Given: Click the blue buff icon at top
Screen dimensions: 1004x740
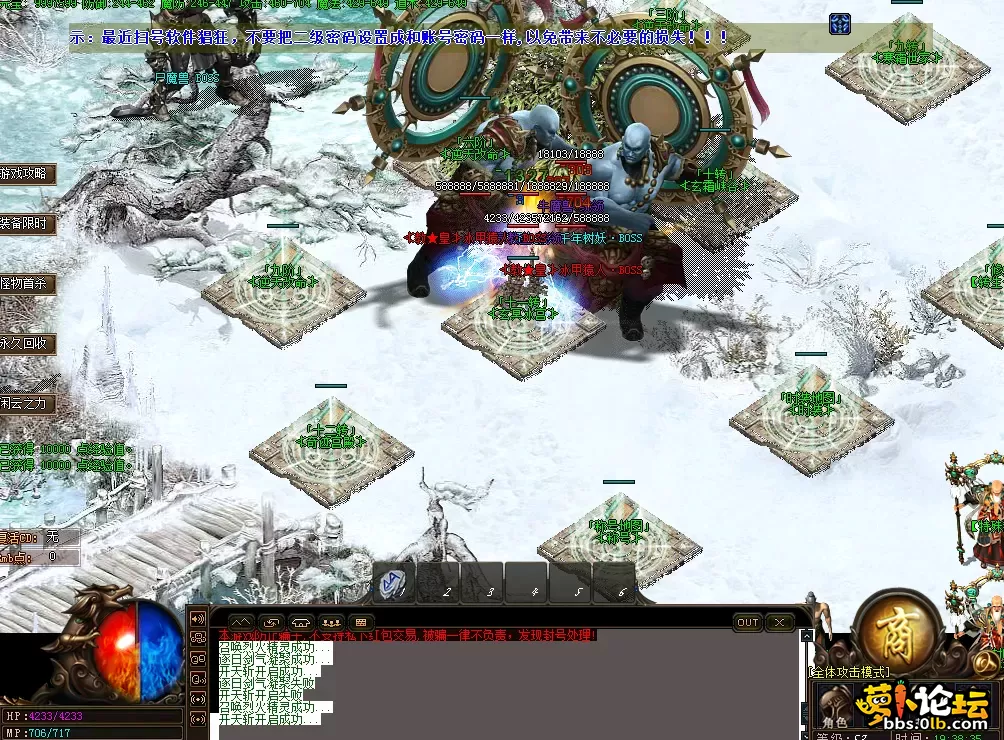Looking at the screenshot, I should pos(840,23).
